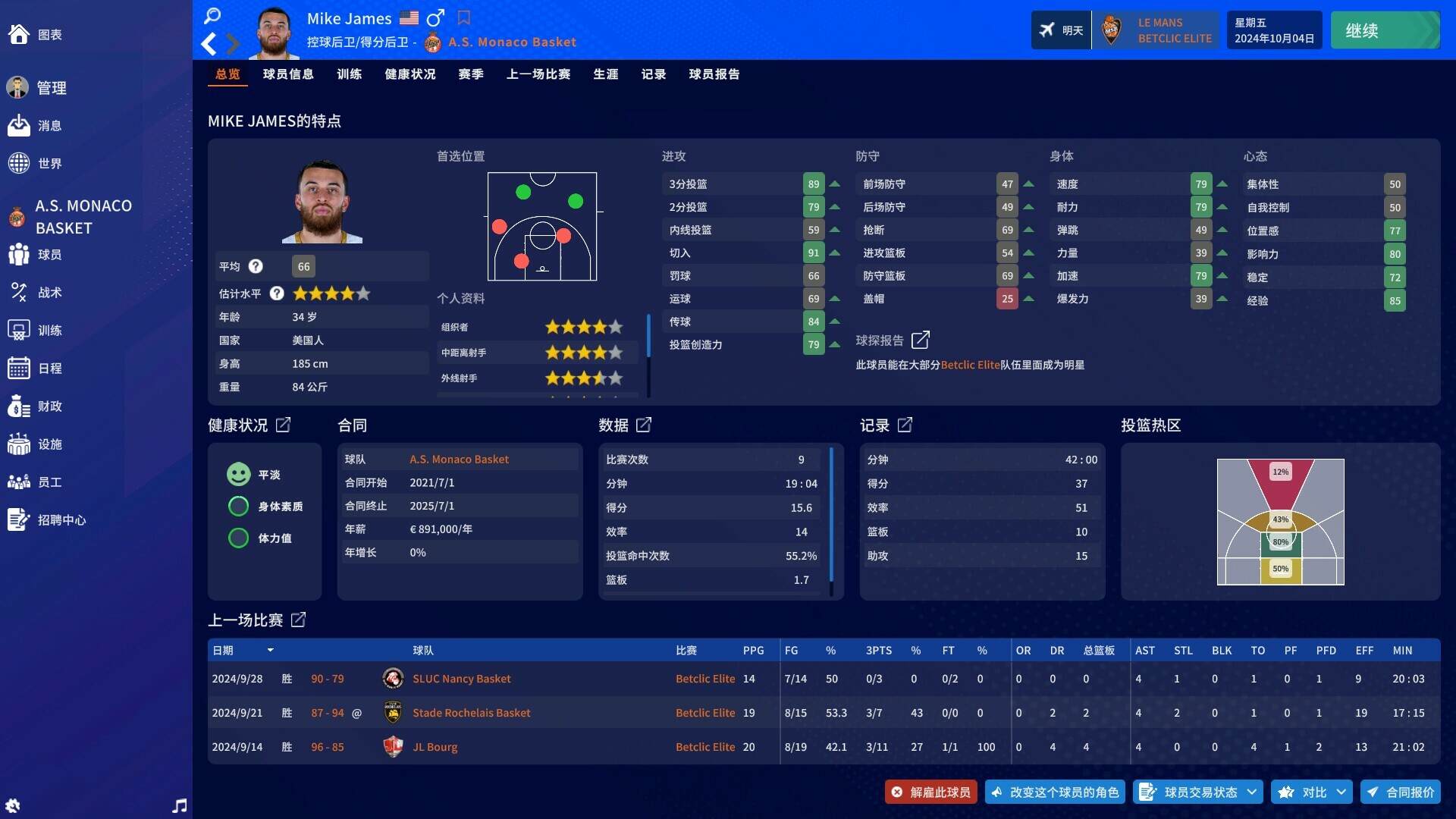Bookmark Mike James with the flag icon
This screenshot has height=819, width=1456.
465,17
